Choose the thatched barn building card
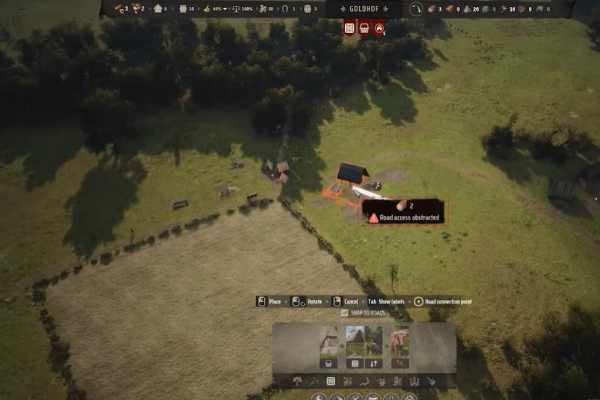600x400 pixels. coord(327,341)
